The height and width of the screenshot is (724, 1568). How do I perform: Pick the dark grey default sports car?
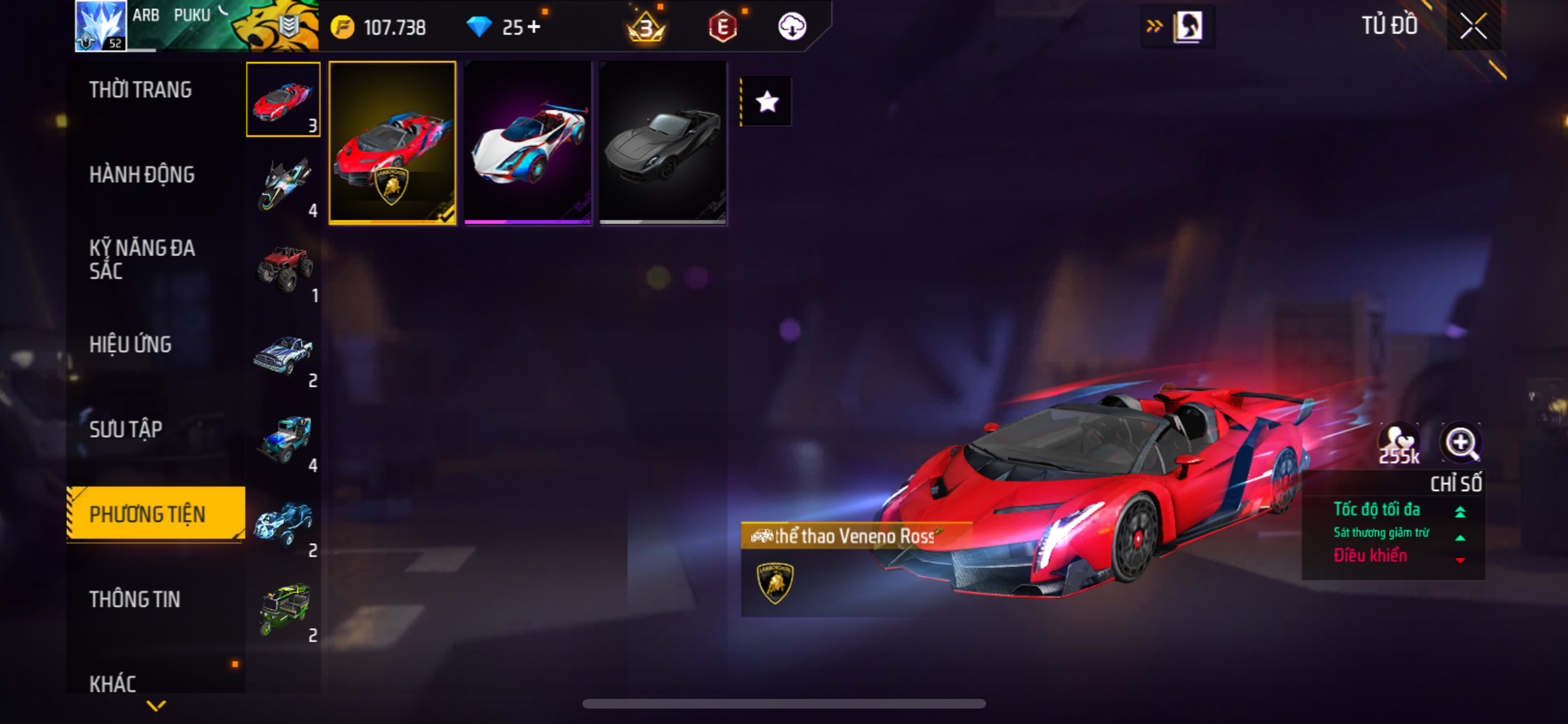coord(663,143)
